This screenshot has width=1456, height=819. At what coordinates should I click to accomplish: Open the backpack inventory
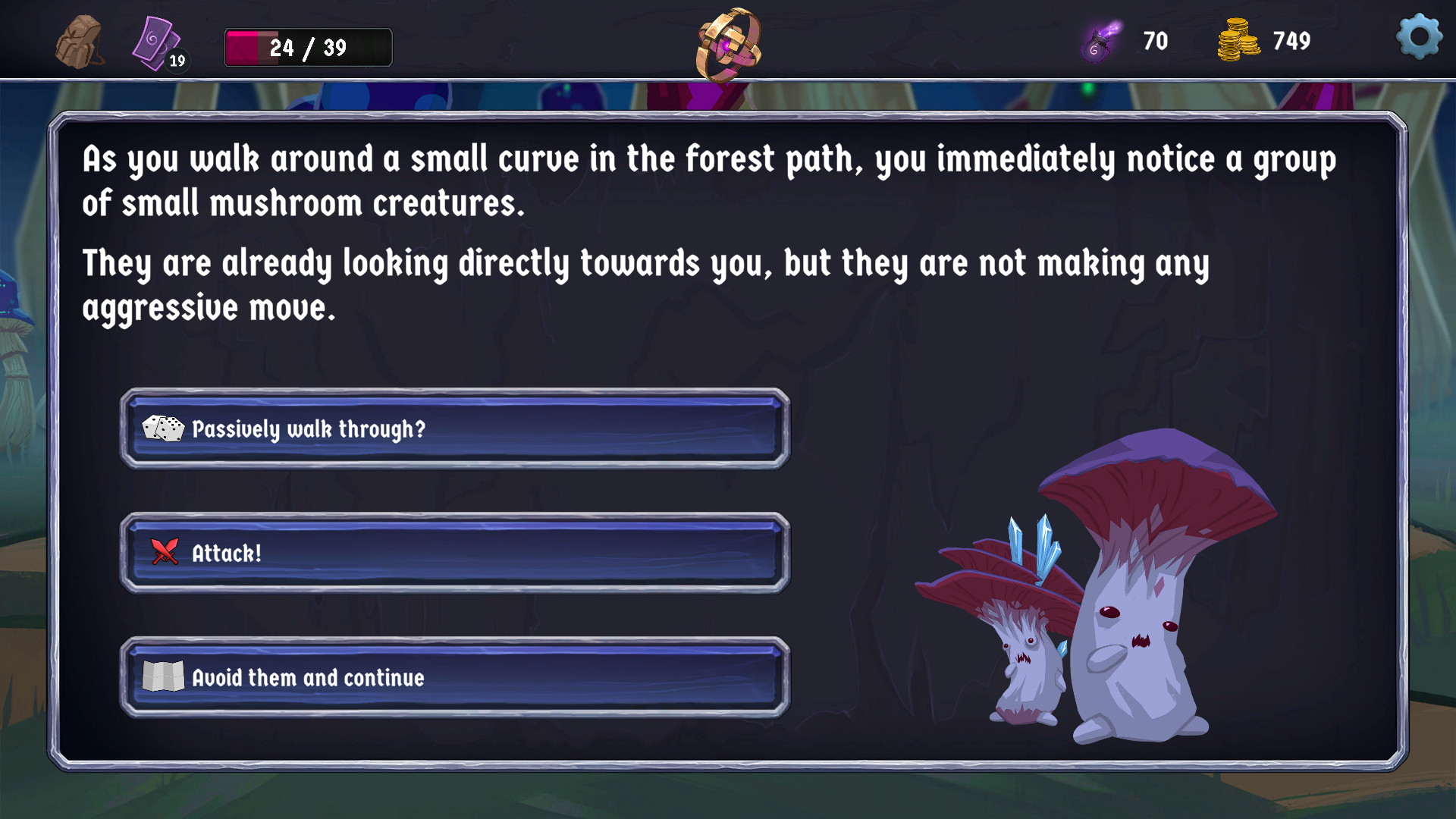pyautogui.click(x=80, y=42)
